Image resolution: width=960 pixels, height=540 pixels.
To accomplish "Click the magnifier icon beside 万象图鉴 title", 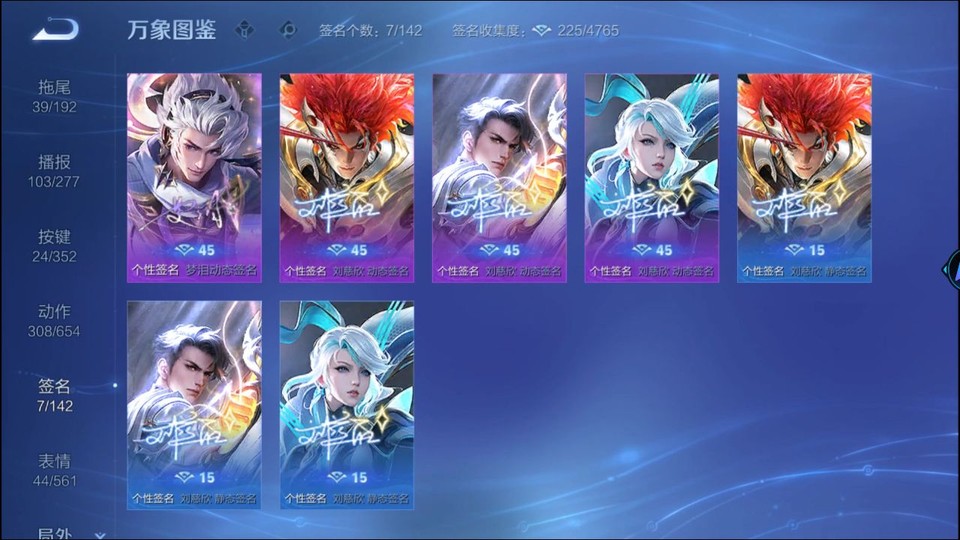I will click(289, 30).
